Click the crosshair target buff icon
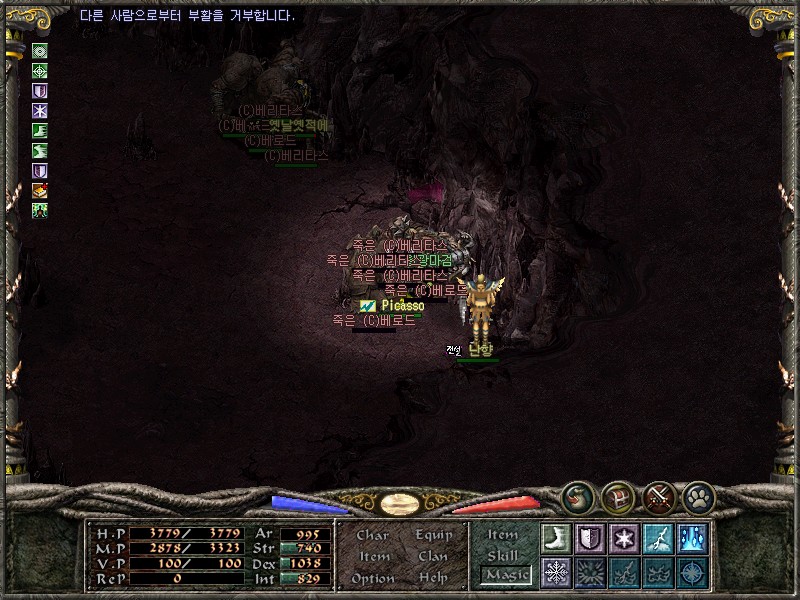Viewport: 800px width, 600px height. click(40, 71)
